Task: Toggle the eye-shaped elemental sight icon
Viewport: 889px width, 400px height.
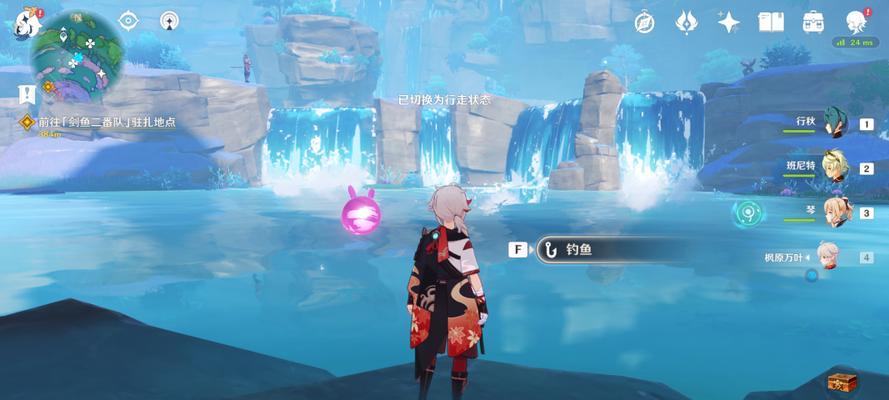Action: [128, 20]
